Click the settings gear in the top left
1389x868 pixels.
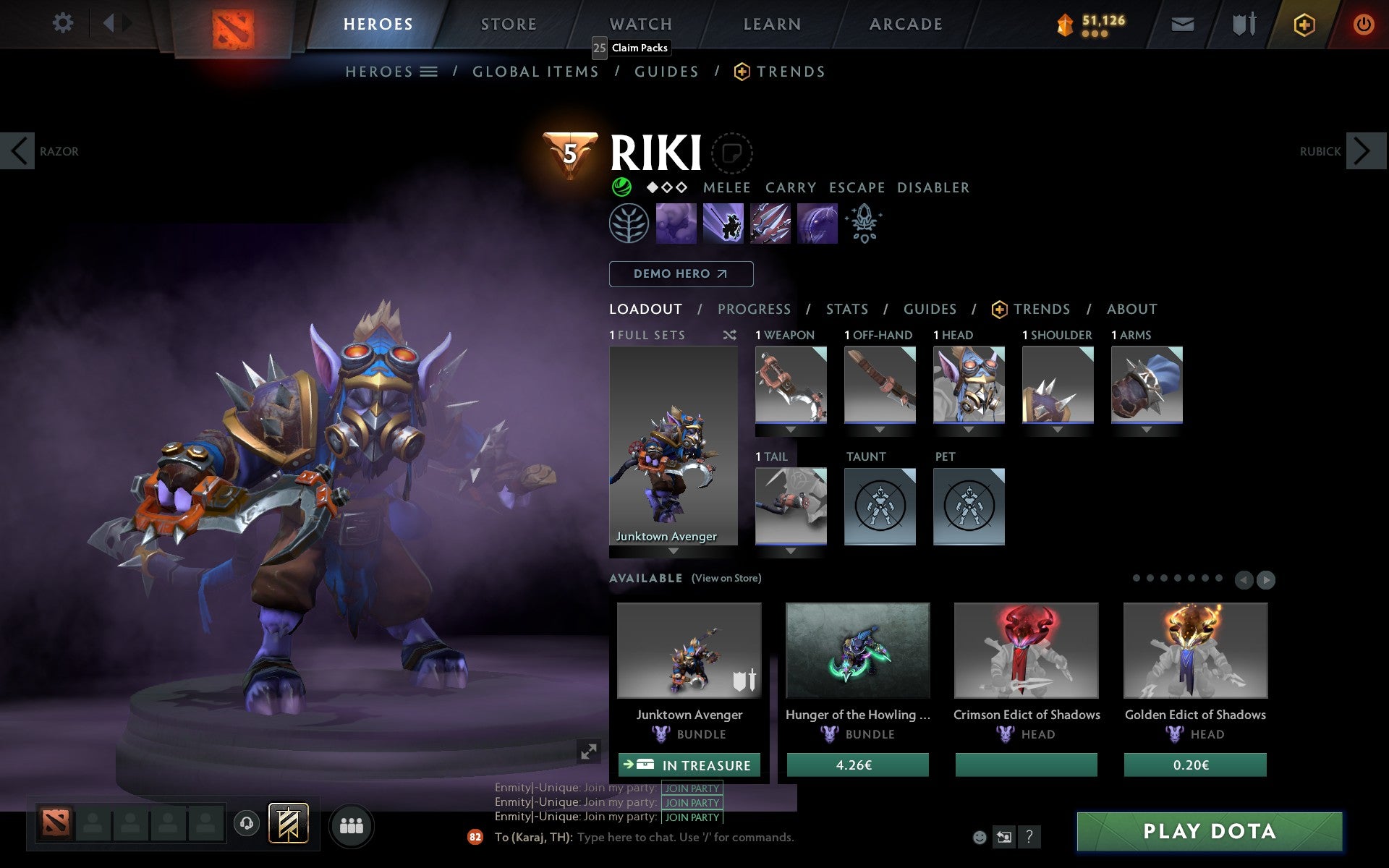(64, 23)
